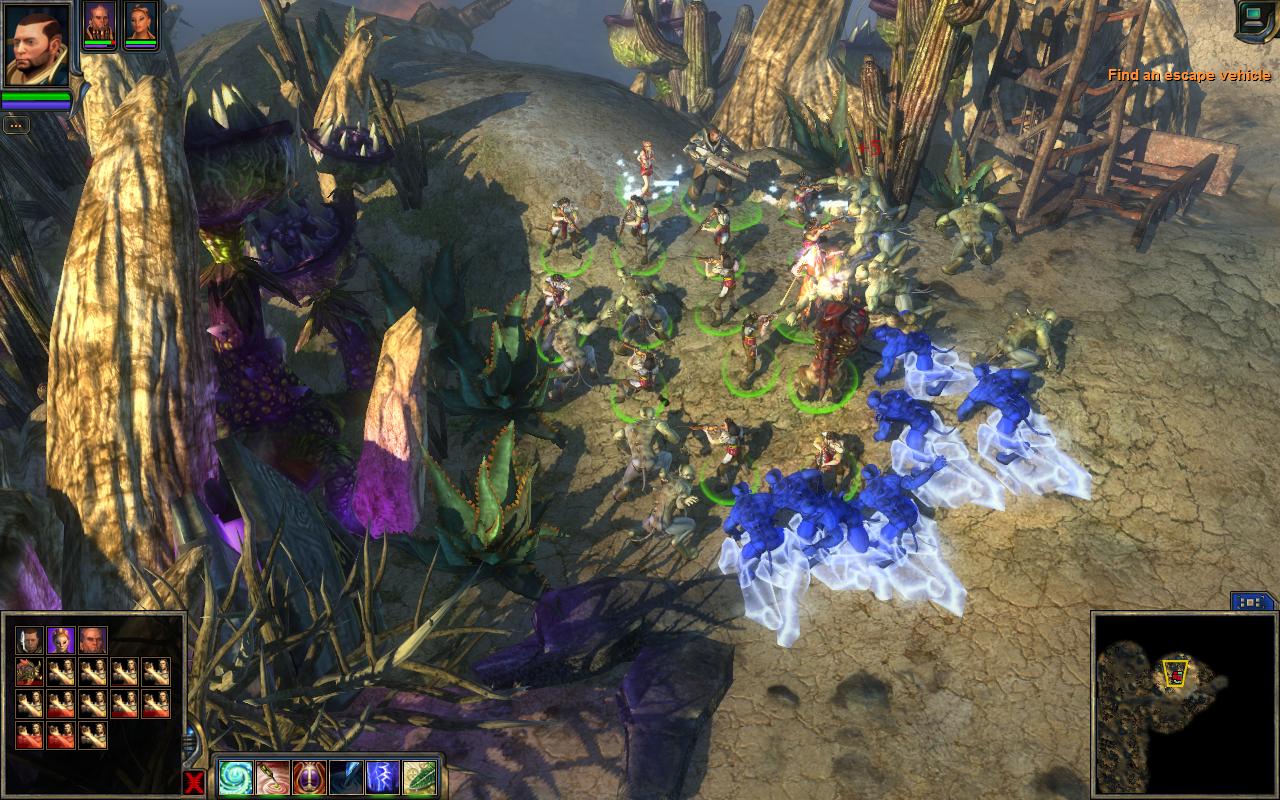
Task: Click the Find an escape vehicle objective
Action: 1188,76
